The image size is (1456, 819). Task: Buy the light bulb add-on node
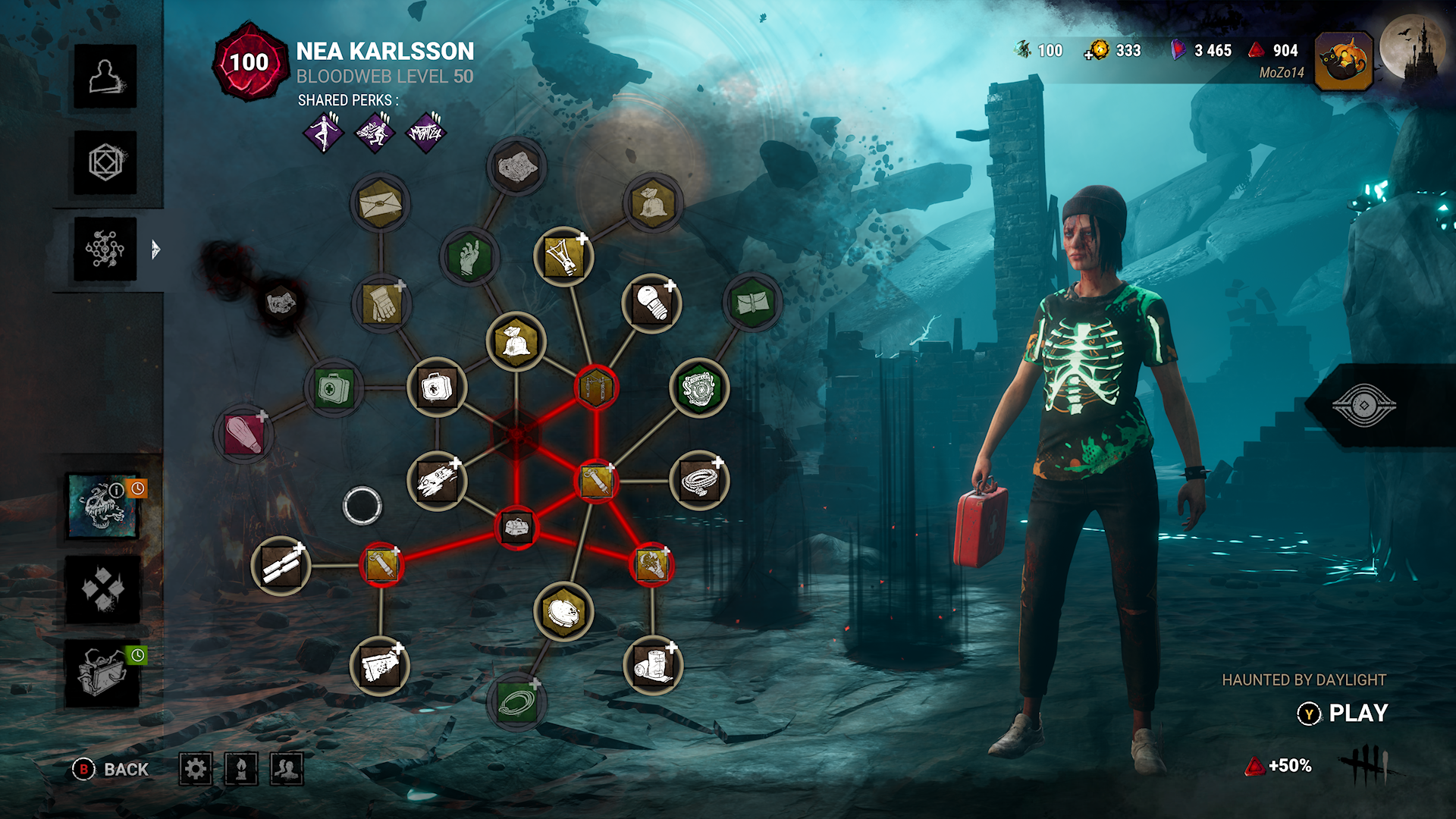point(651,303)
